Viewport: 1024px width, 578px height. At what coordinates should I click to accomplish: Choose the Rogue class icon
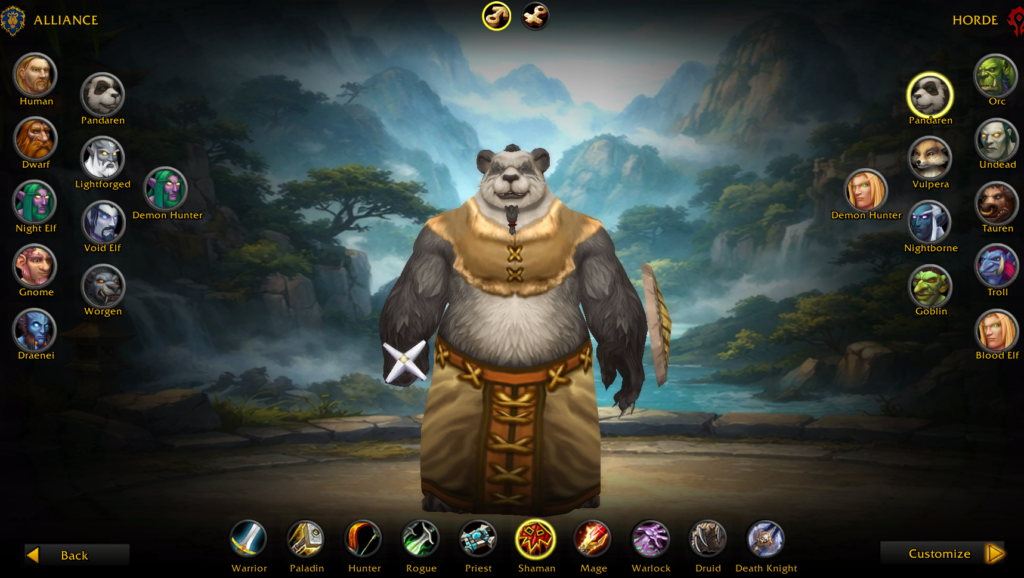tap(421, 539)
